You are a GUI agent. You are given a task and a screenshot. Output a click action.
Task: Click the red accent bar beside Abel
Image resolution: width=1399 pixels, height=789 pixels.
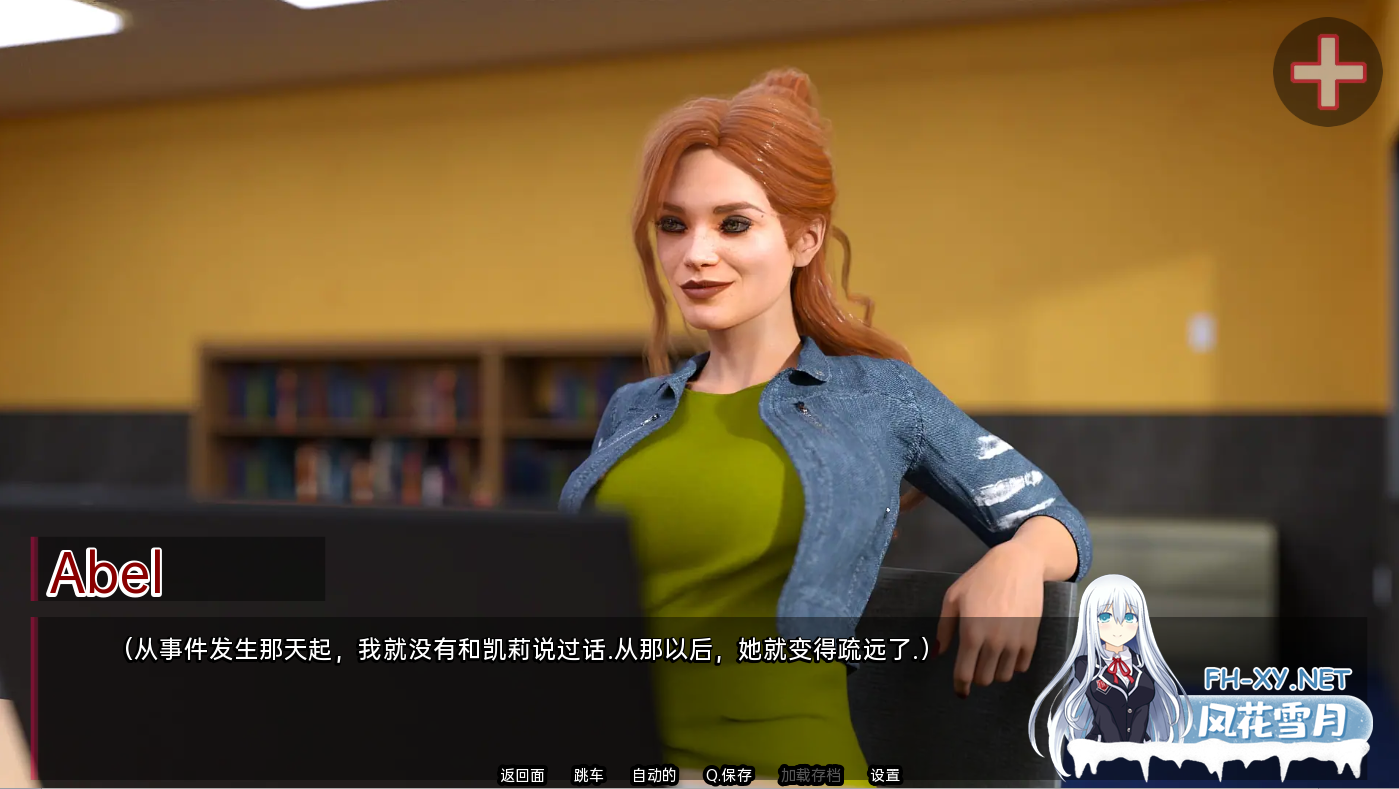tap(37, 569)
